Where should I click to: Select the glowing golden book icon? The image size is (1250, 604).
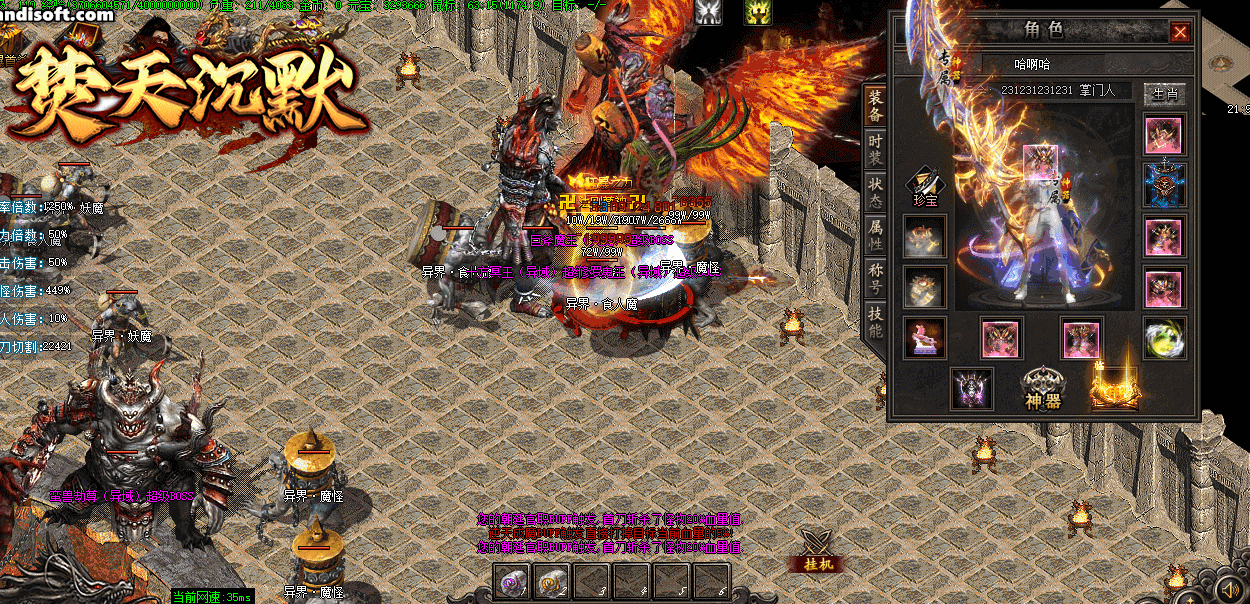[x=1114, y=388]
